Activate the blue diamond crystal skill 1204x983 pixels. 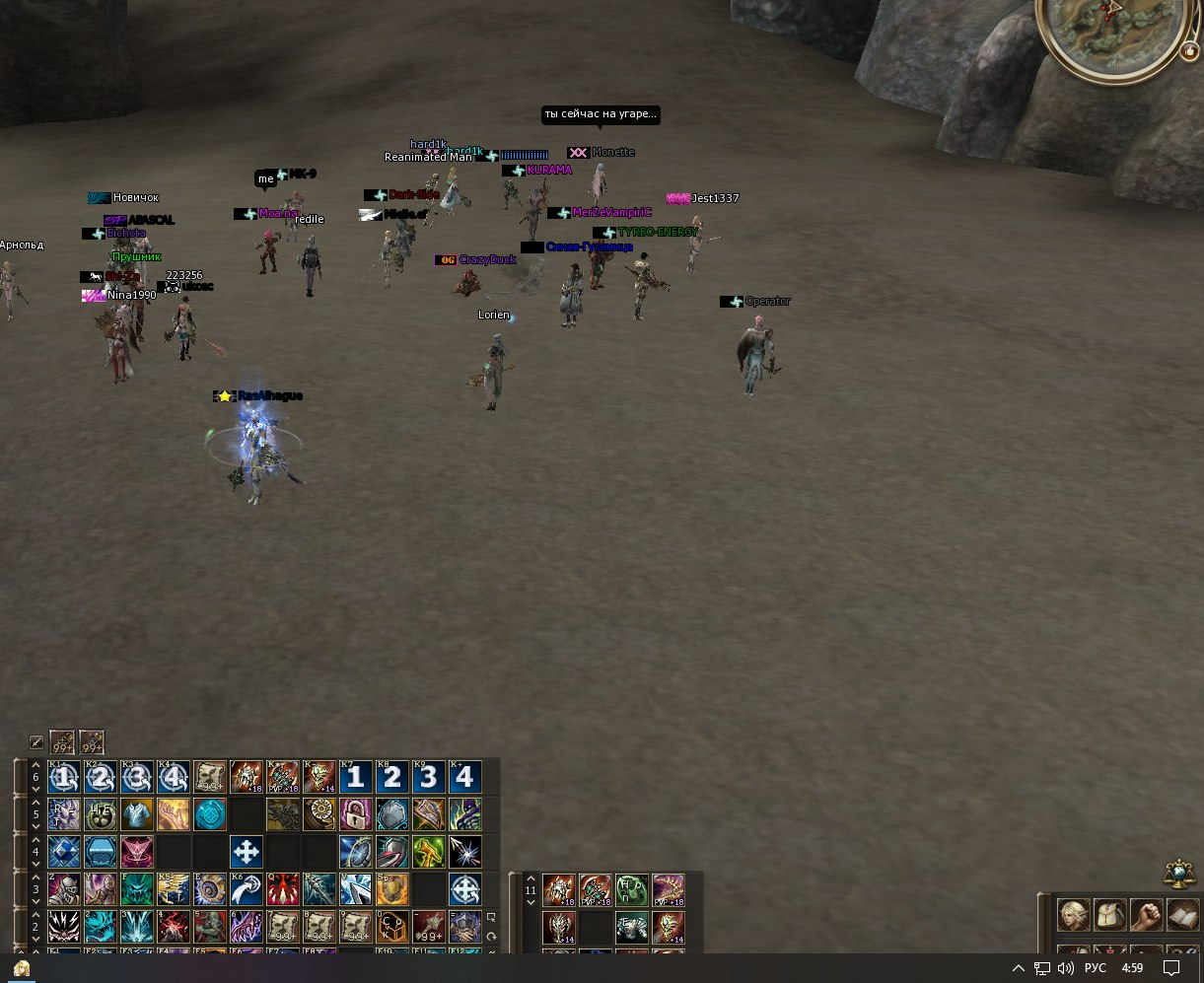(x=63, y=852)
